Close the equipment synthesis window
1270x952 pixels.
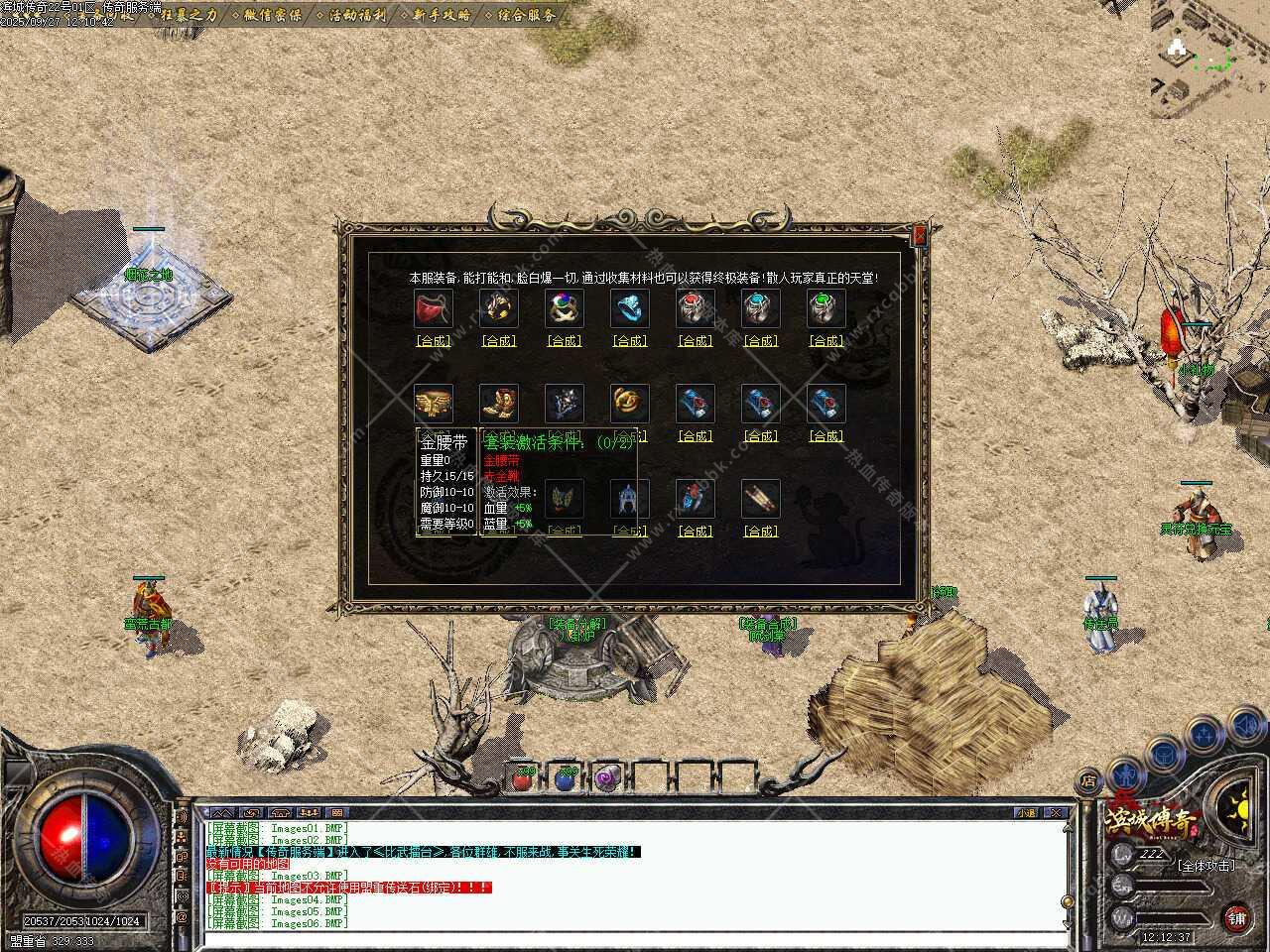coord(920,235)
